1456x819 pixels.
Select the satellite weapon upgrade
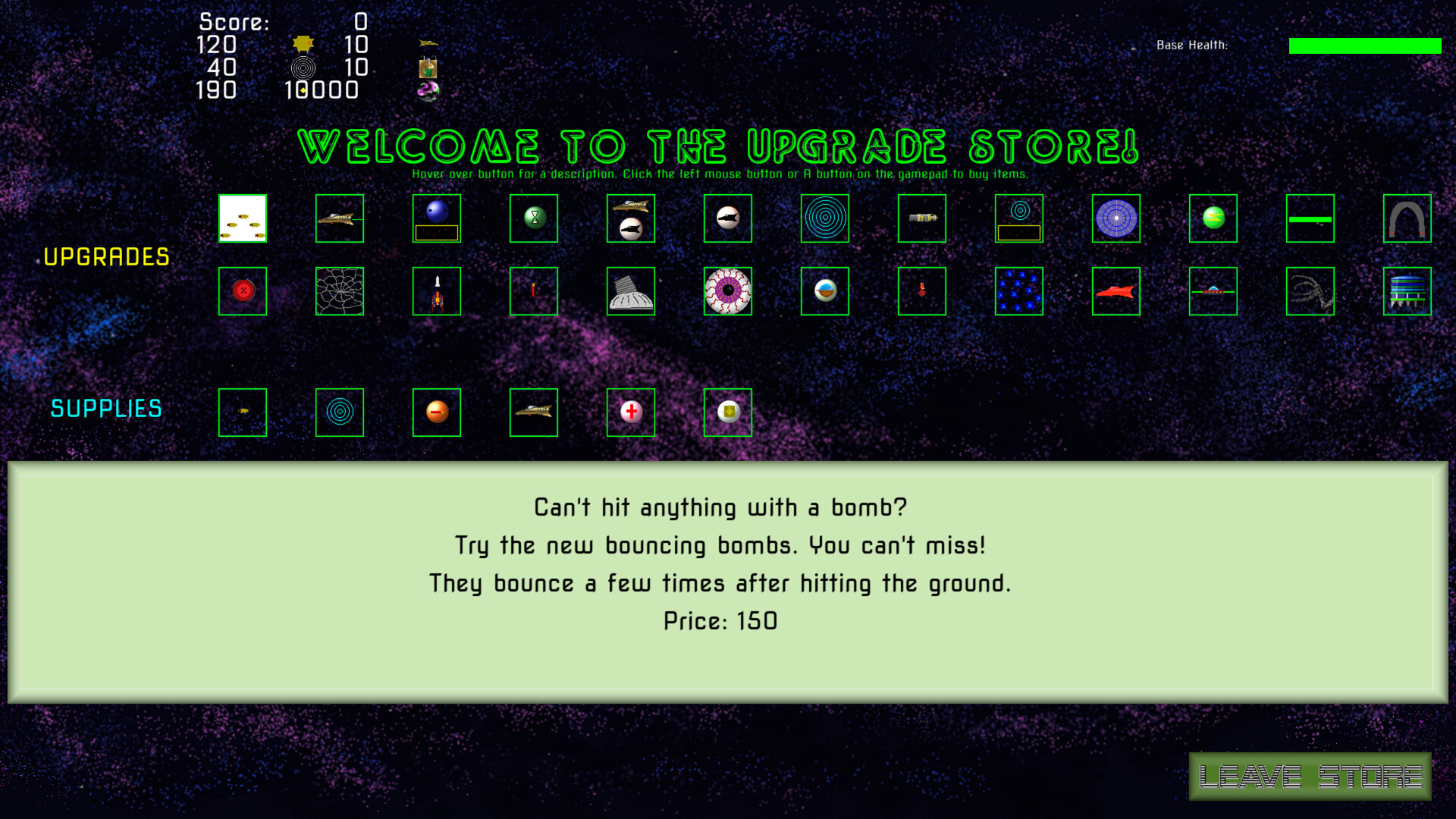[x=921, y=218]
